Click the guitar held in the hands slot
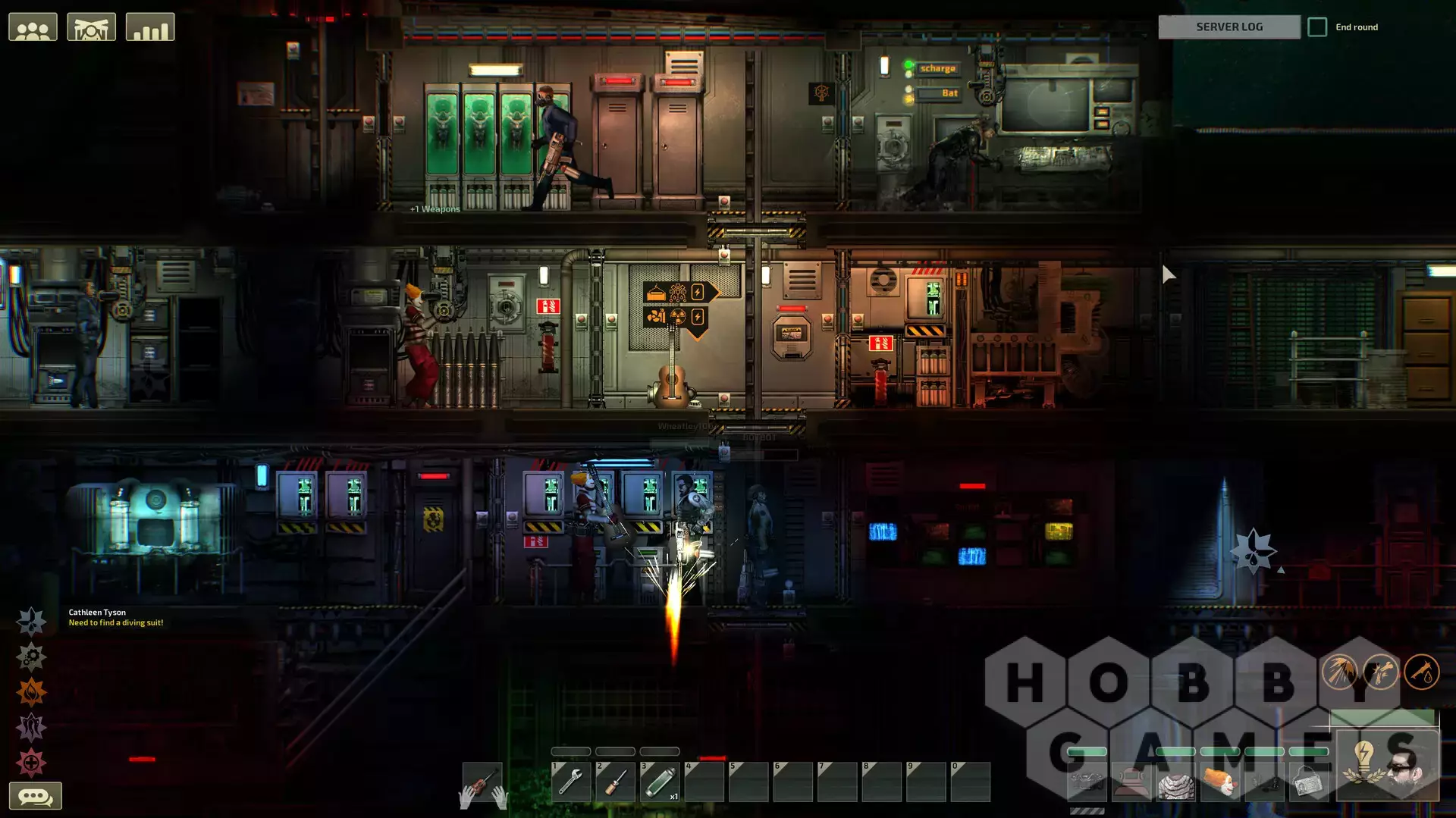 pyautogui.click(x=482, y=783)
